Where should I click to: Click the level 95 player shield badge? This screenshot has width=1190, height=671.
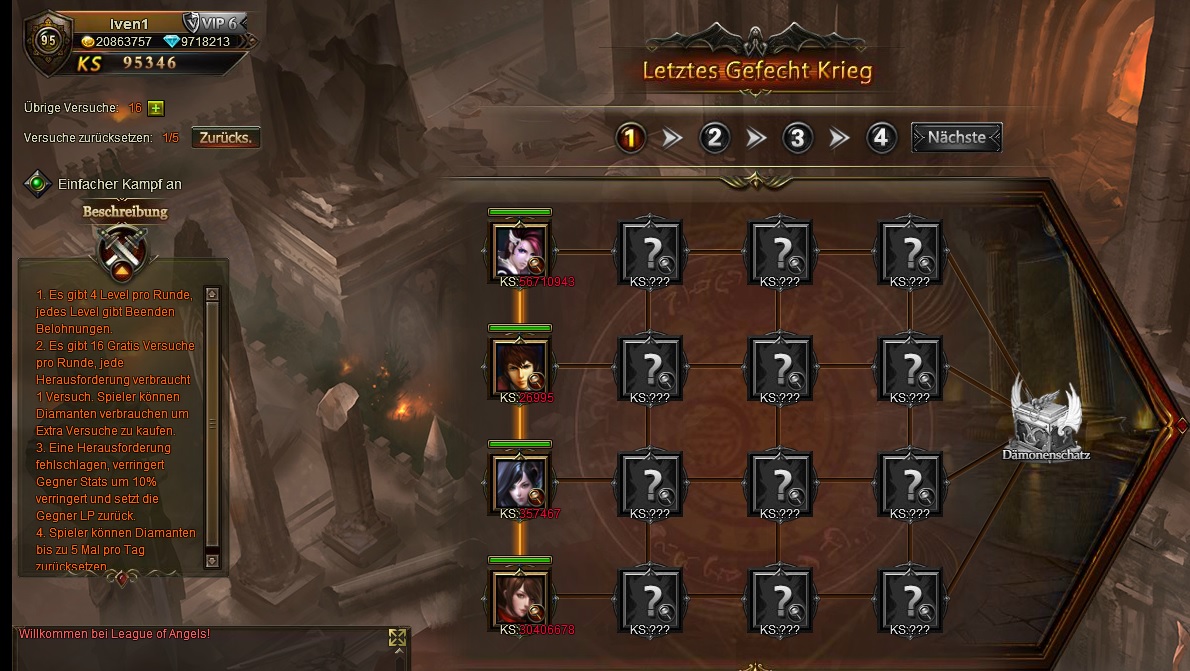click(48, 41)
